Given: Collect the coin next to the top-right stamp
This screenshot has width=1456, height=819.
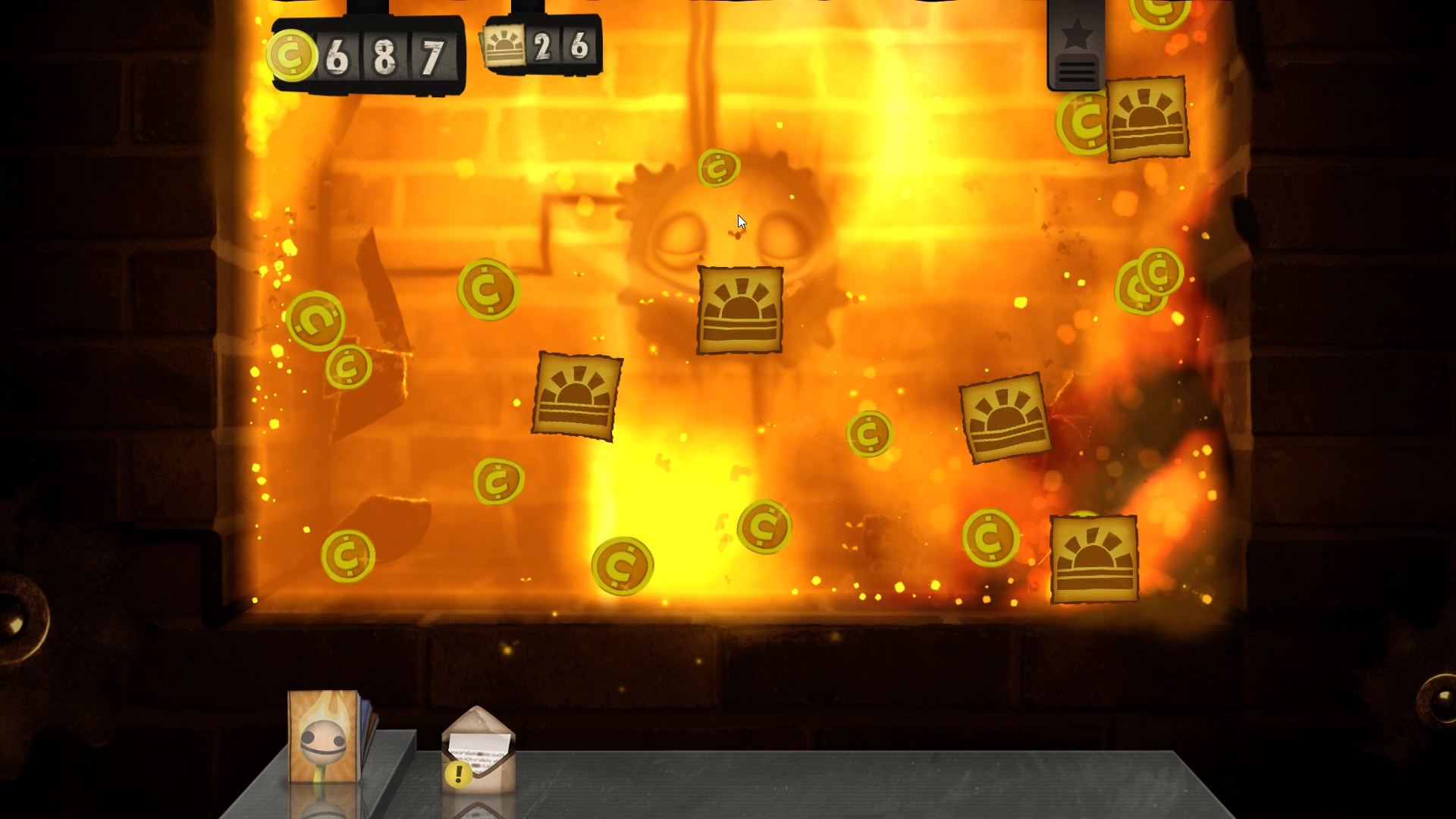Looking at the screenshot, I should (x=1082, y=121).
